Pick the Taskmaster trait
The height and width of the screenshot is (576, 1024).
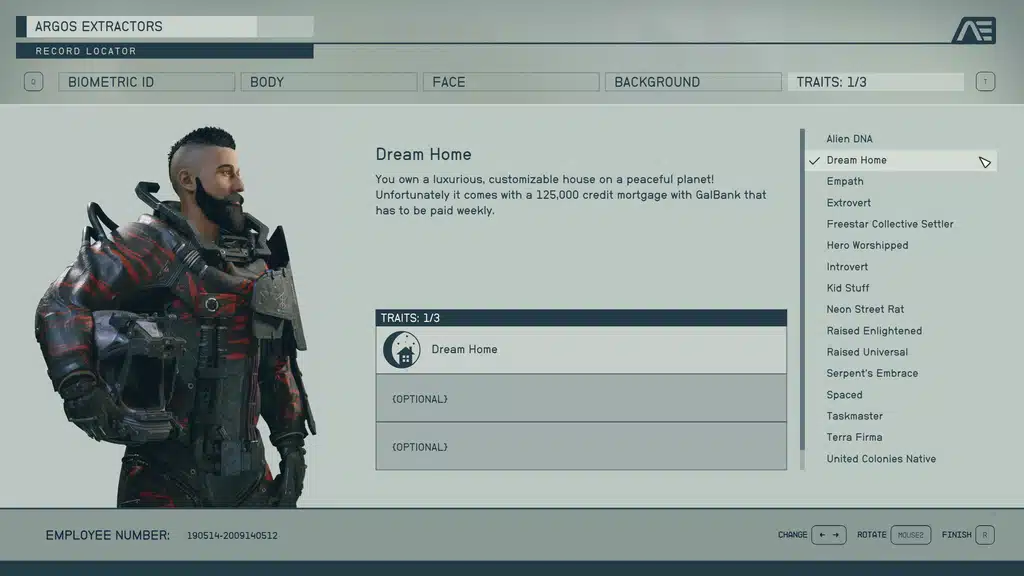(855, 416)
